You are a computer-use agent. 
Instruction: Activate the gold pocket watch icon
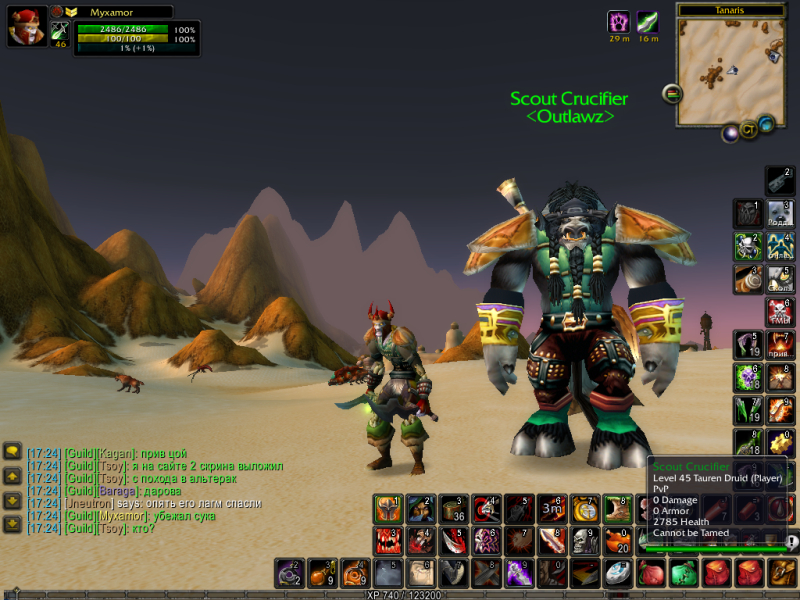tap(585, 509)
